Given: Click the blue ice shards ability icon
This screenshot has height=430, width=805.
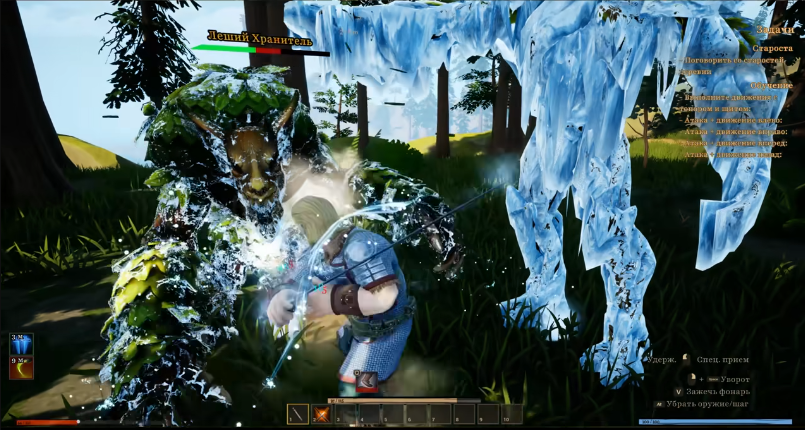Looking at the screenshot, I should tap(22, 344).
